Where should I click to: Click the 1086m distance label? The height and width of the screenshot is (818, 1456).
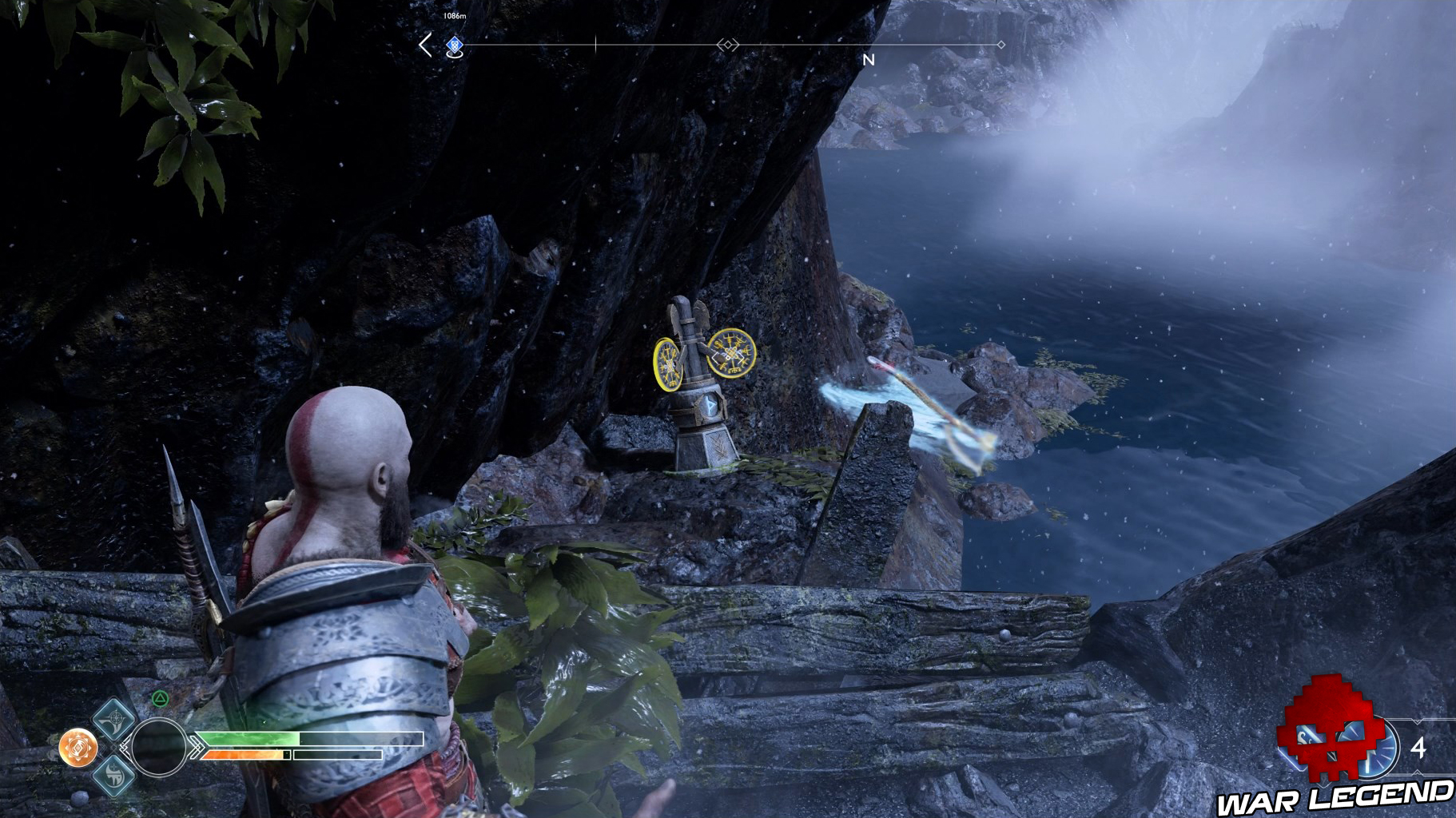coord(454,15)
